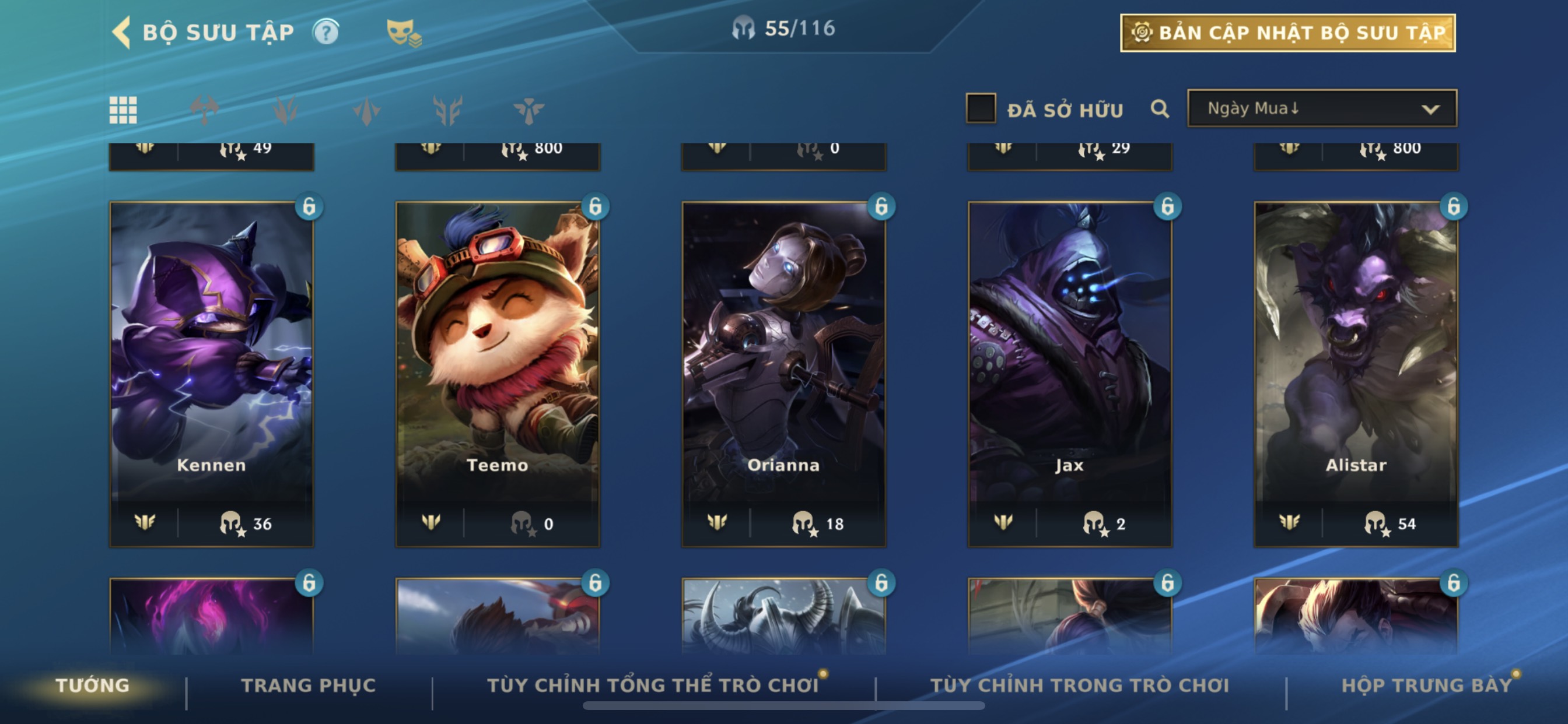
Task: Open the champion search magnifier
Action: tap(1160, 110)
